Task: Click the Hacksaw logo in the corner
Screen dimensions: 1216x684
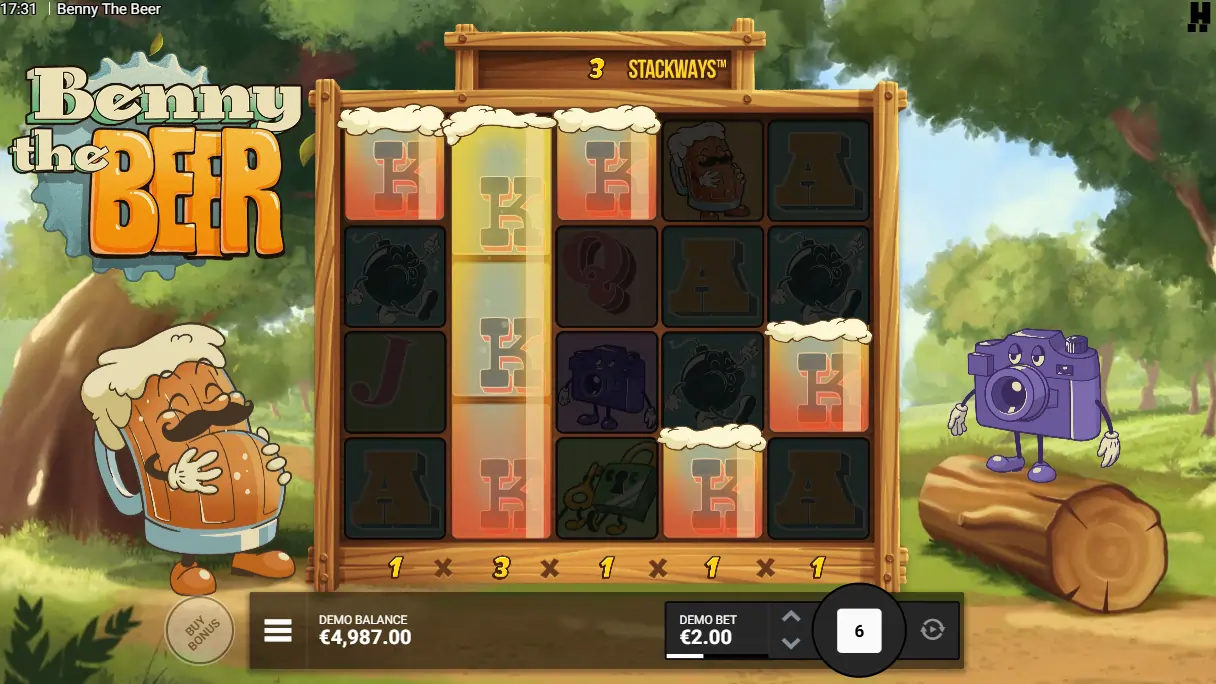Action: pyautogui.click(x=1198, y=17)
